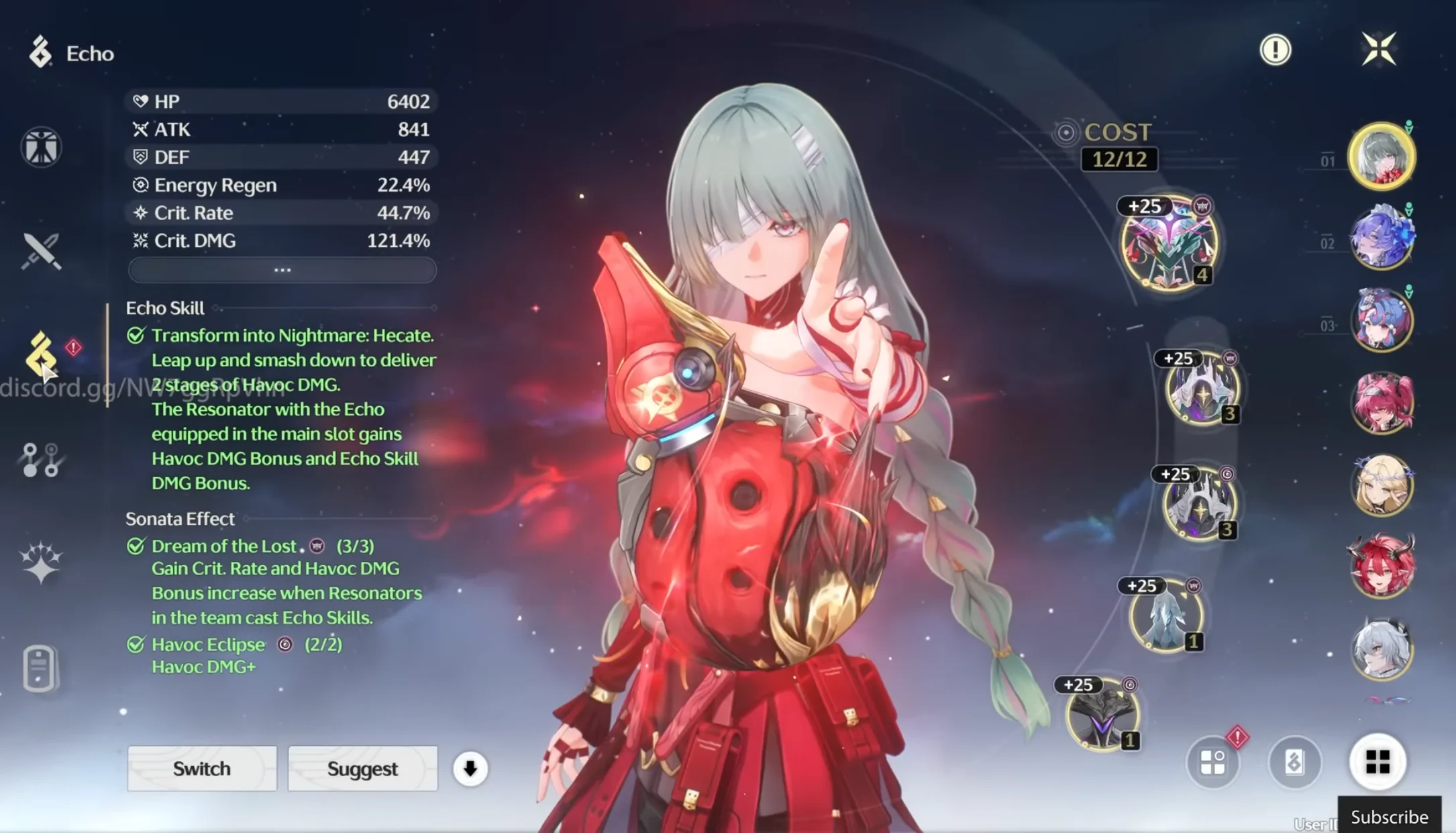
Task: Open the resonator overview tab
Action: tap(41, 147)
